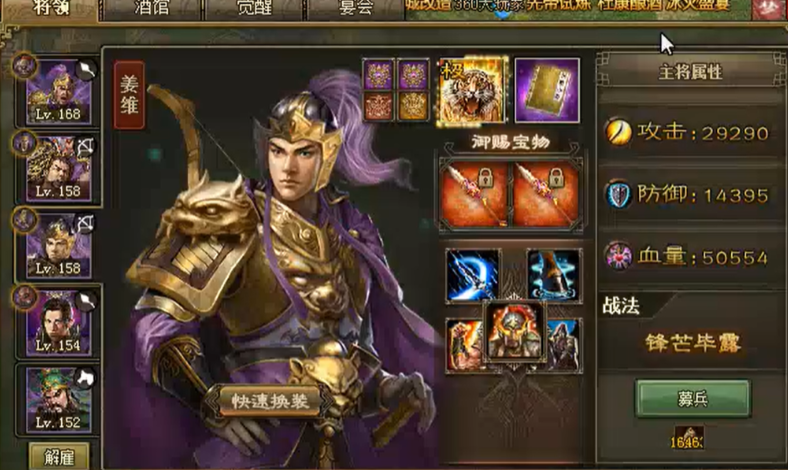
Task: Click the 姜维 name banner
Action: 129,95
